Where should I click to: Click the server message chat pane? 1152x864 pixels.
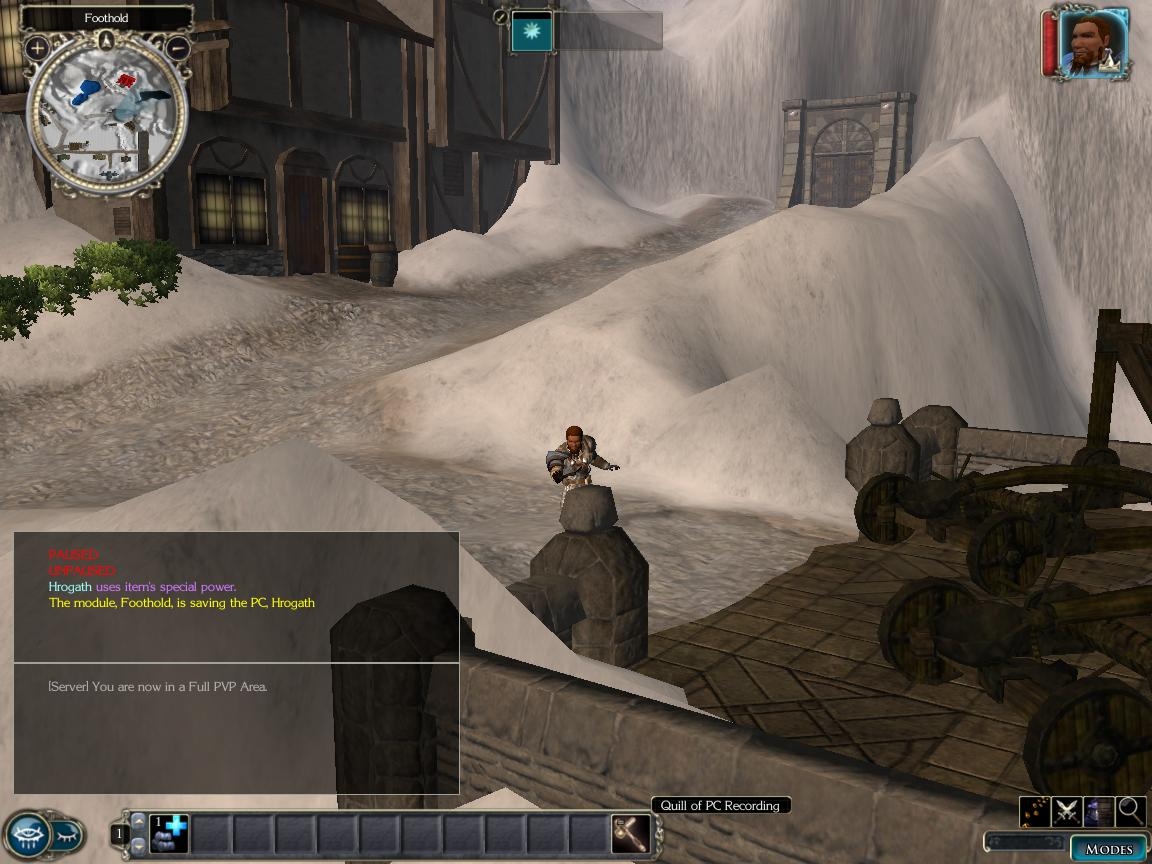pyautogui.click(x=236, y=728)
